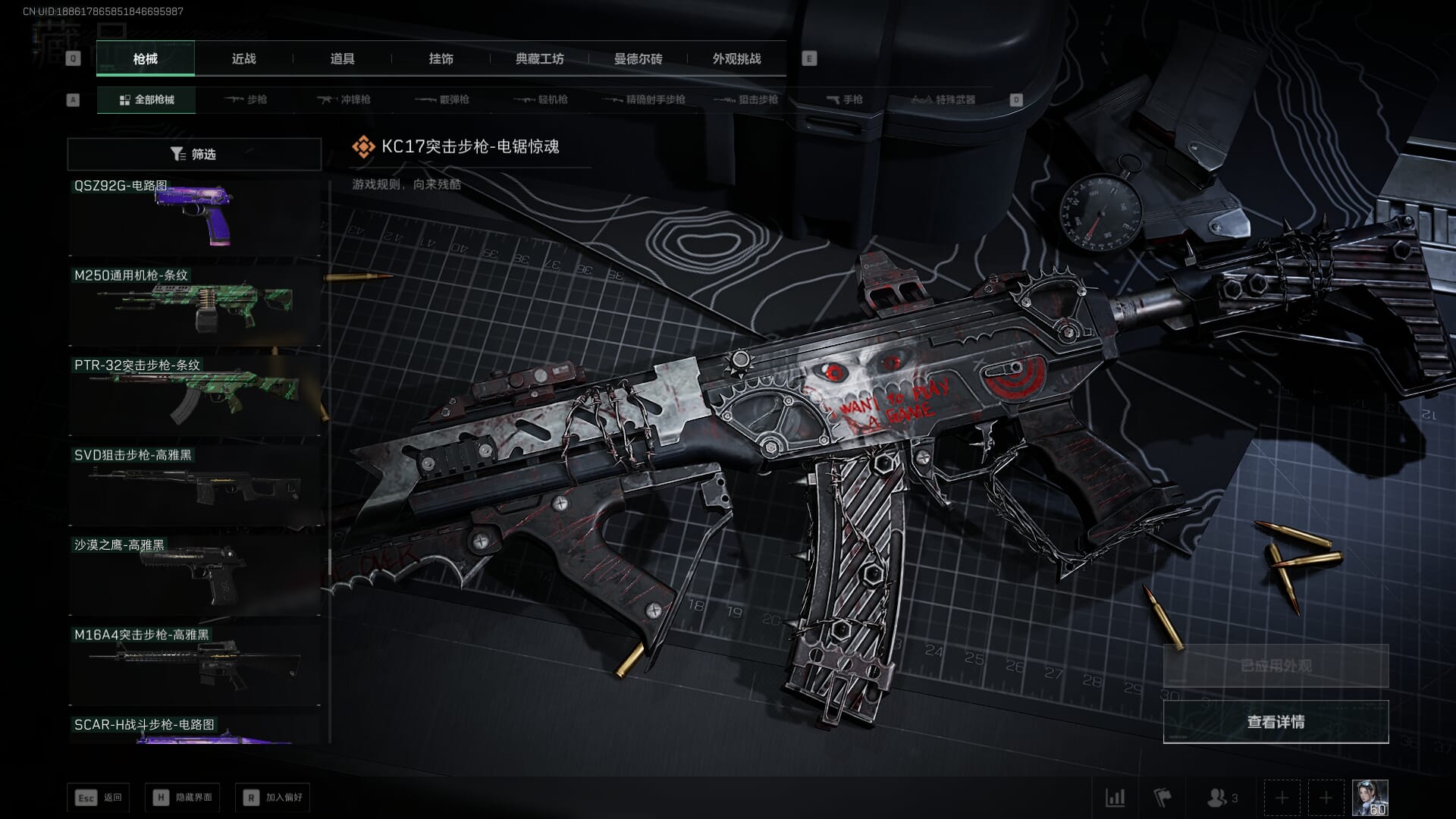Screen dimensions: 1456x819
Task: Open the 筛选 filter button
Action: 194,154
